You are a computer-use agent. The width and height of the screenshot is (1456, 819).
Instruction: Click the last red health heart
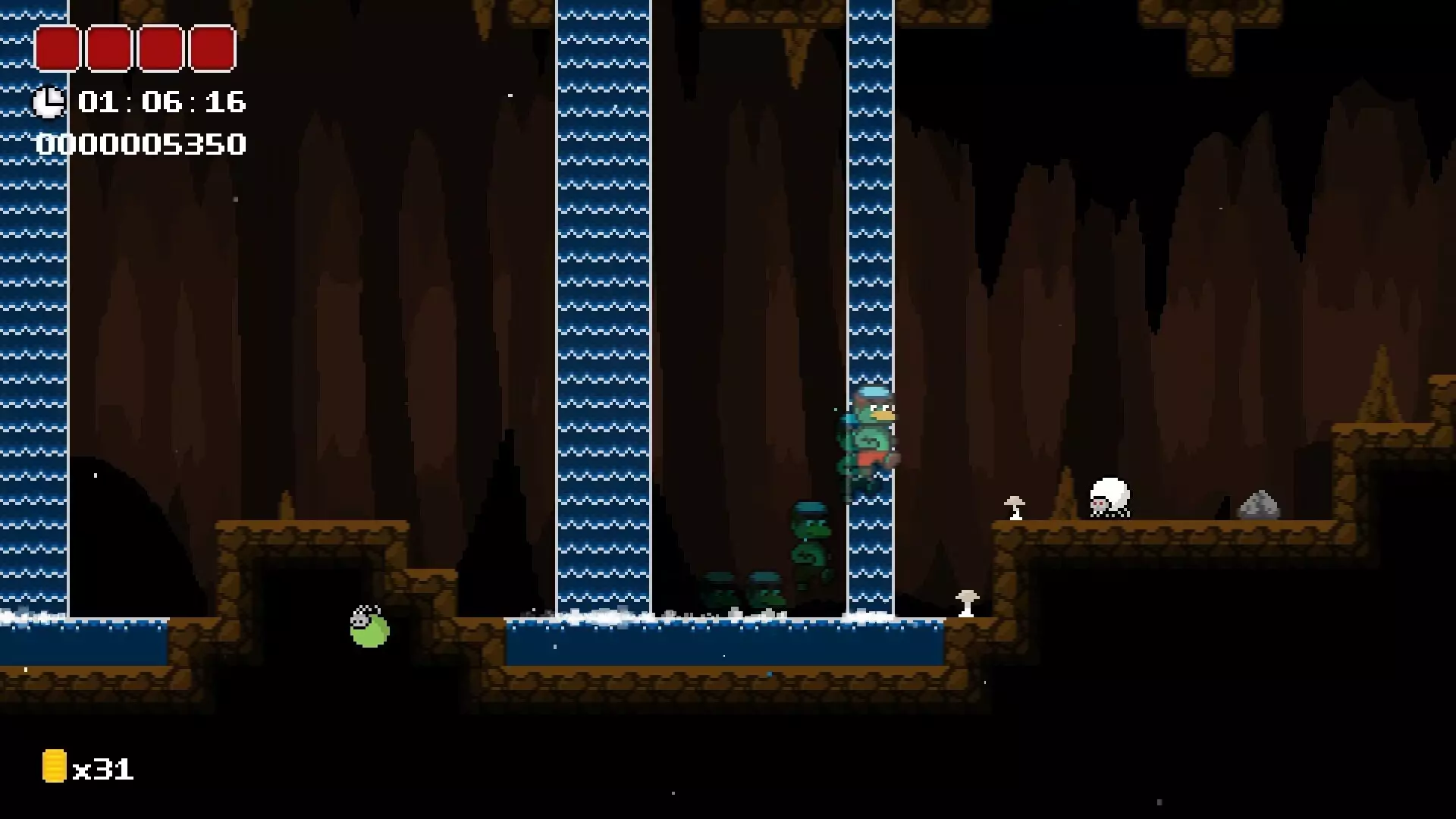[x=211, y=49]
